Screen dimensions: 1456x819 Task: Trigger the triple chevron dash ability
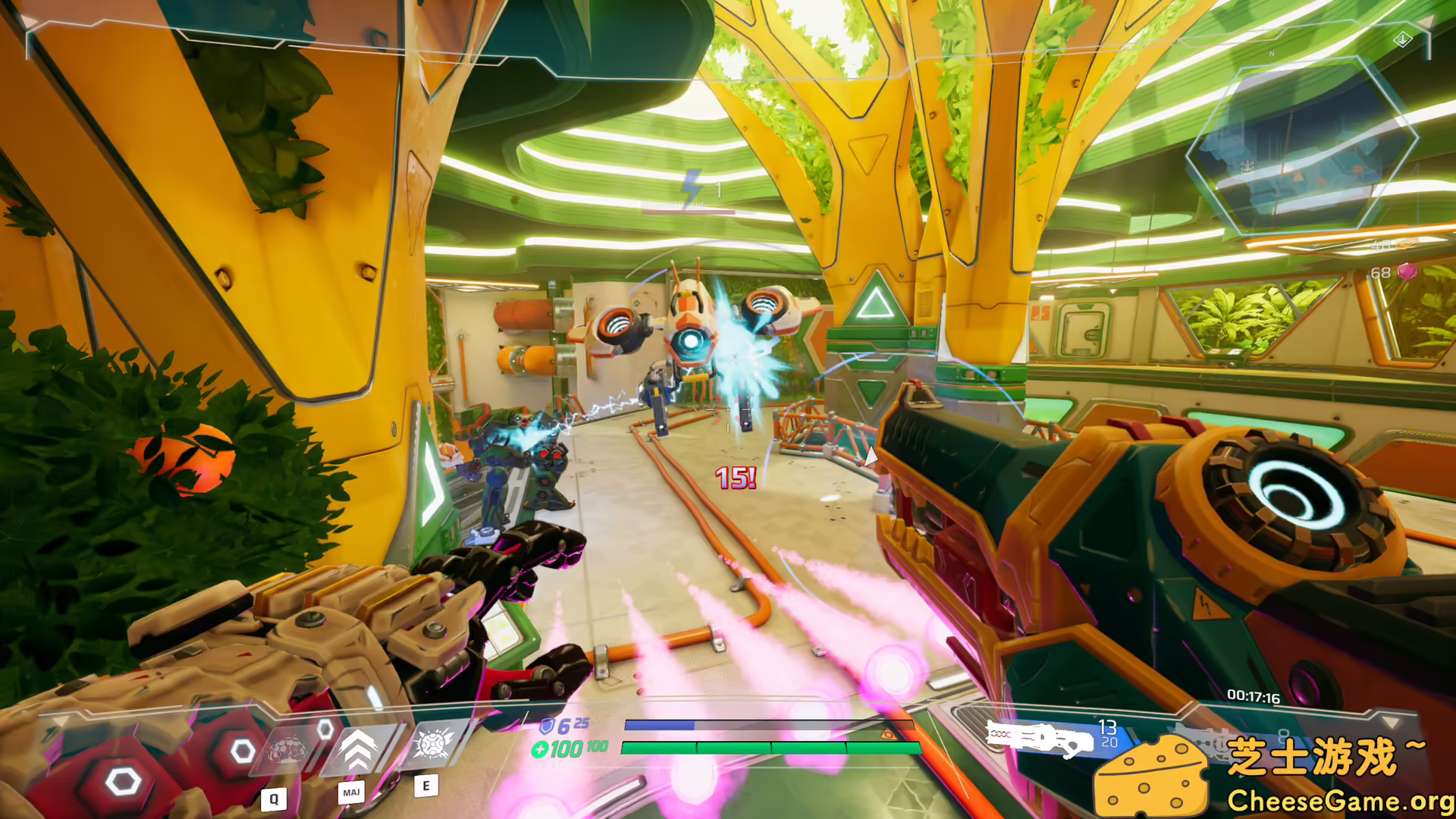358,749
